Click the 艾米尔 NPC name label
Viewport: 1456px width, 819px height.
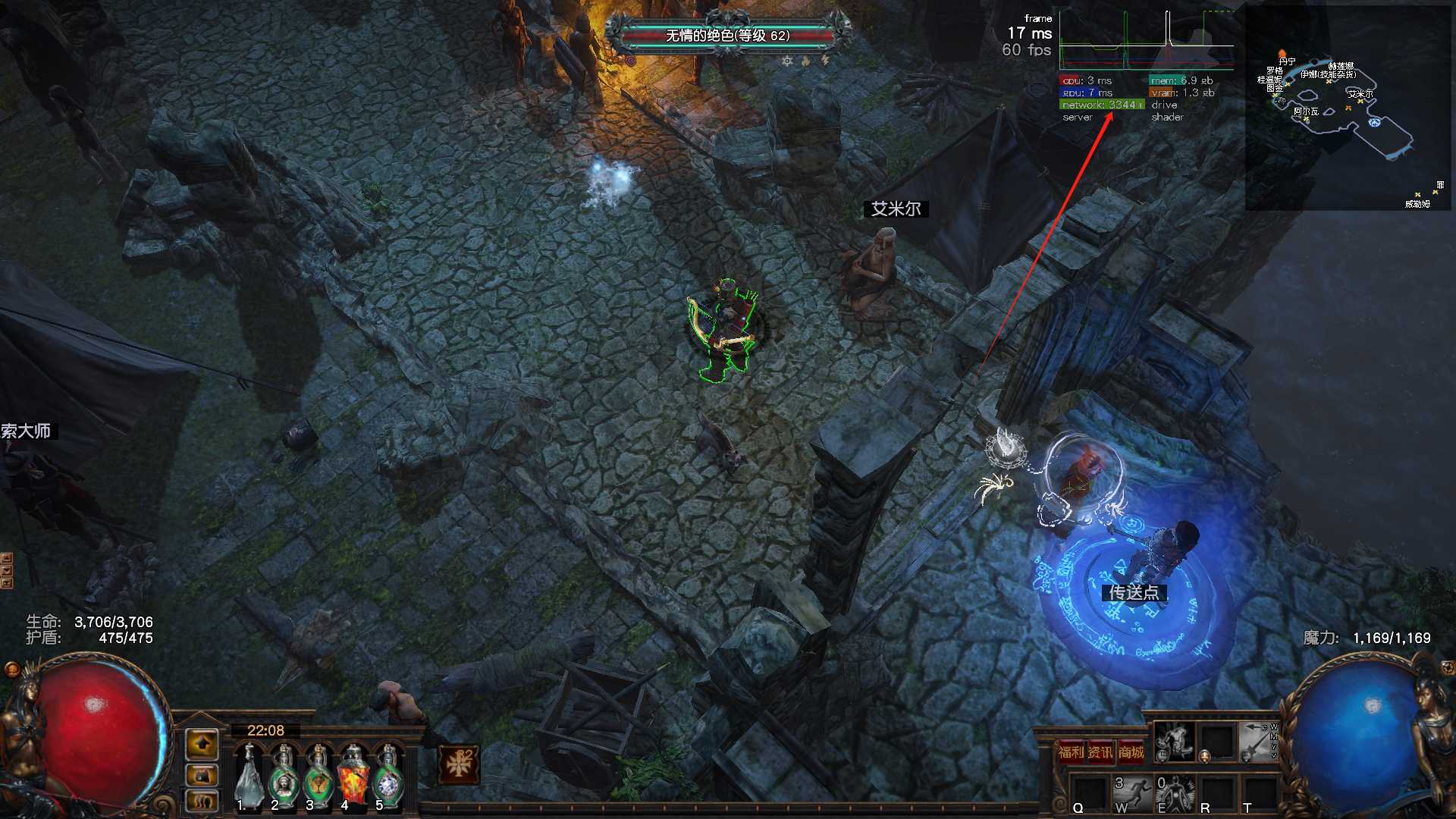point(896,209)
